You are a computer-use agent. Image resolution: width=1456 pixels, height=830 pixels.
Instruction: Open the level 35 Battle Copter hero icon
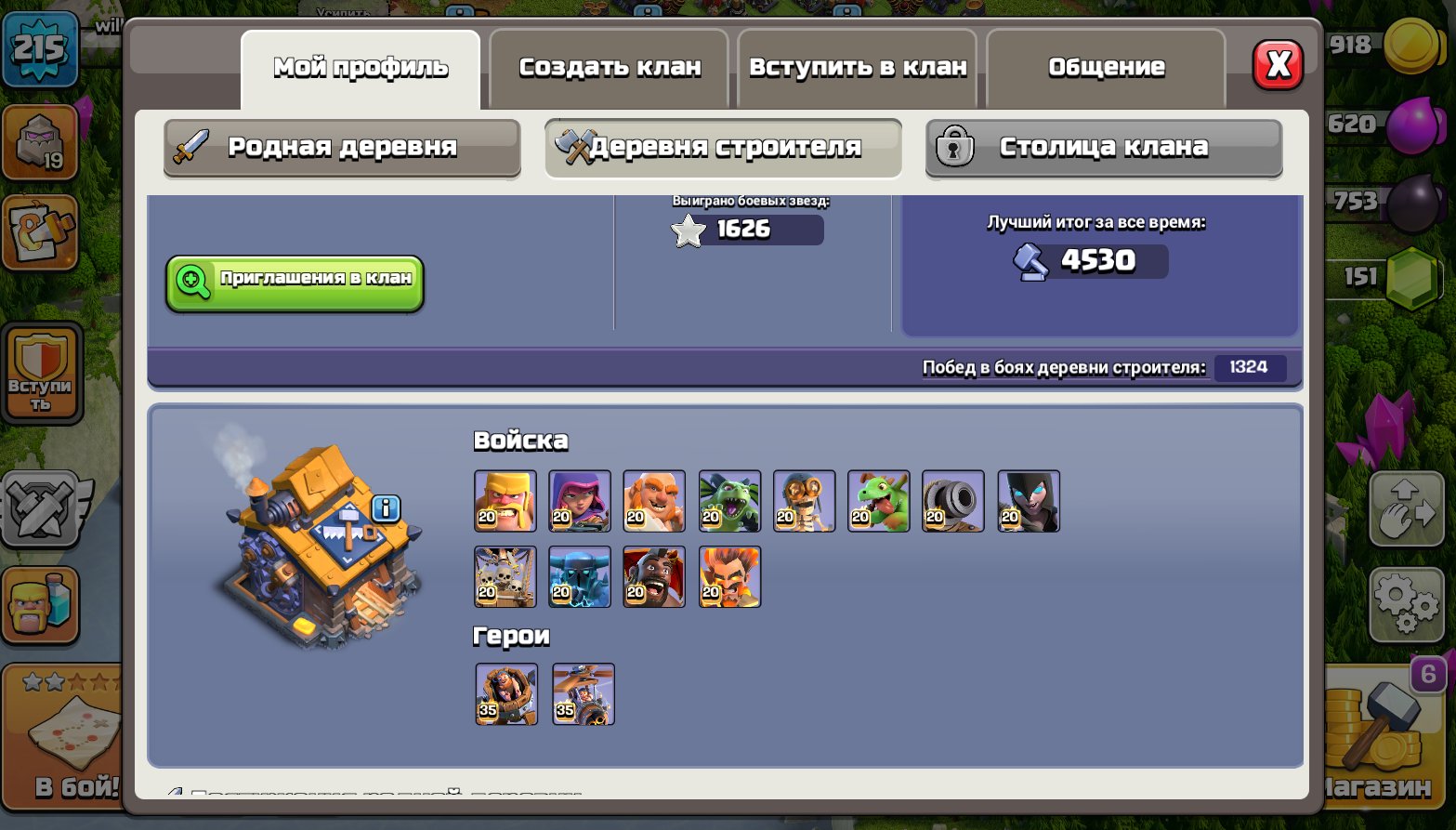coord(583,692)
